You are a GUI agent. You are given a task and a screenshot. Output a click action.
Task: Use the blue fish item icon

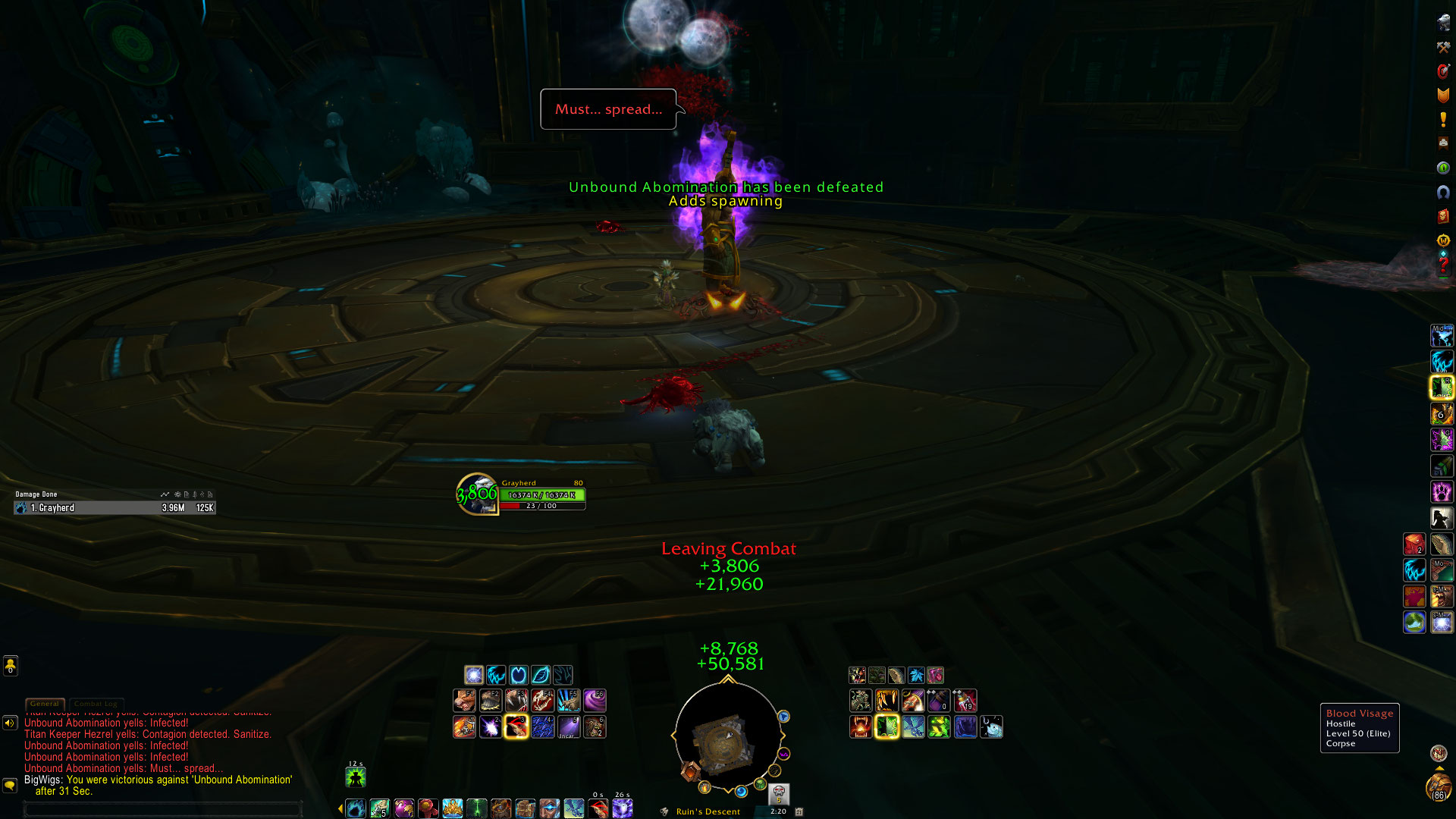[x=991, y=726]
